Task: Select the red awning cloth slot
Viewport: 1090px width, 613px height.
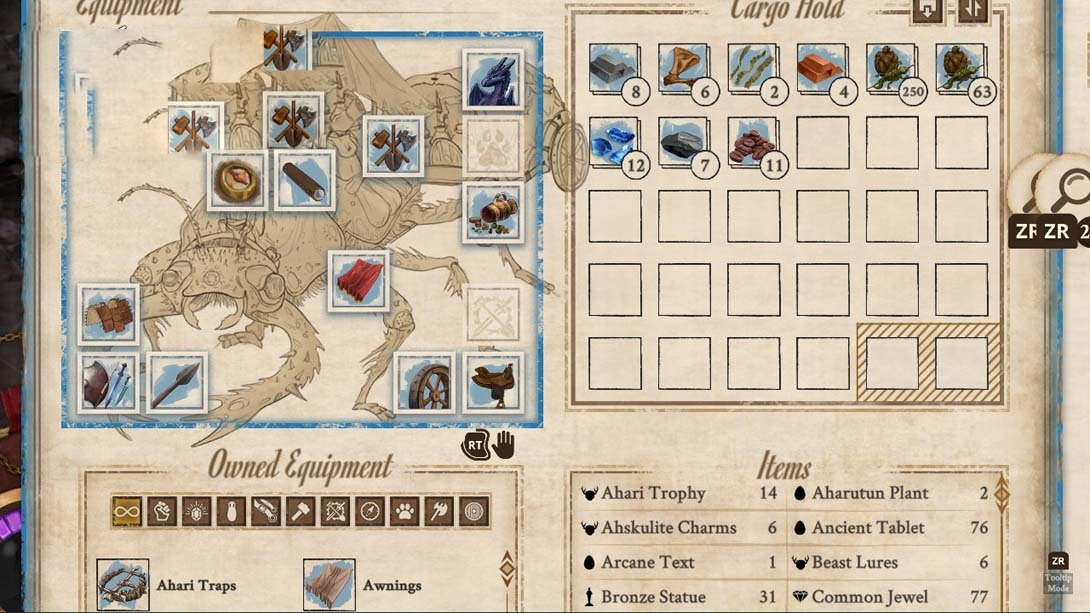Action: point(359,281)
